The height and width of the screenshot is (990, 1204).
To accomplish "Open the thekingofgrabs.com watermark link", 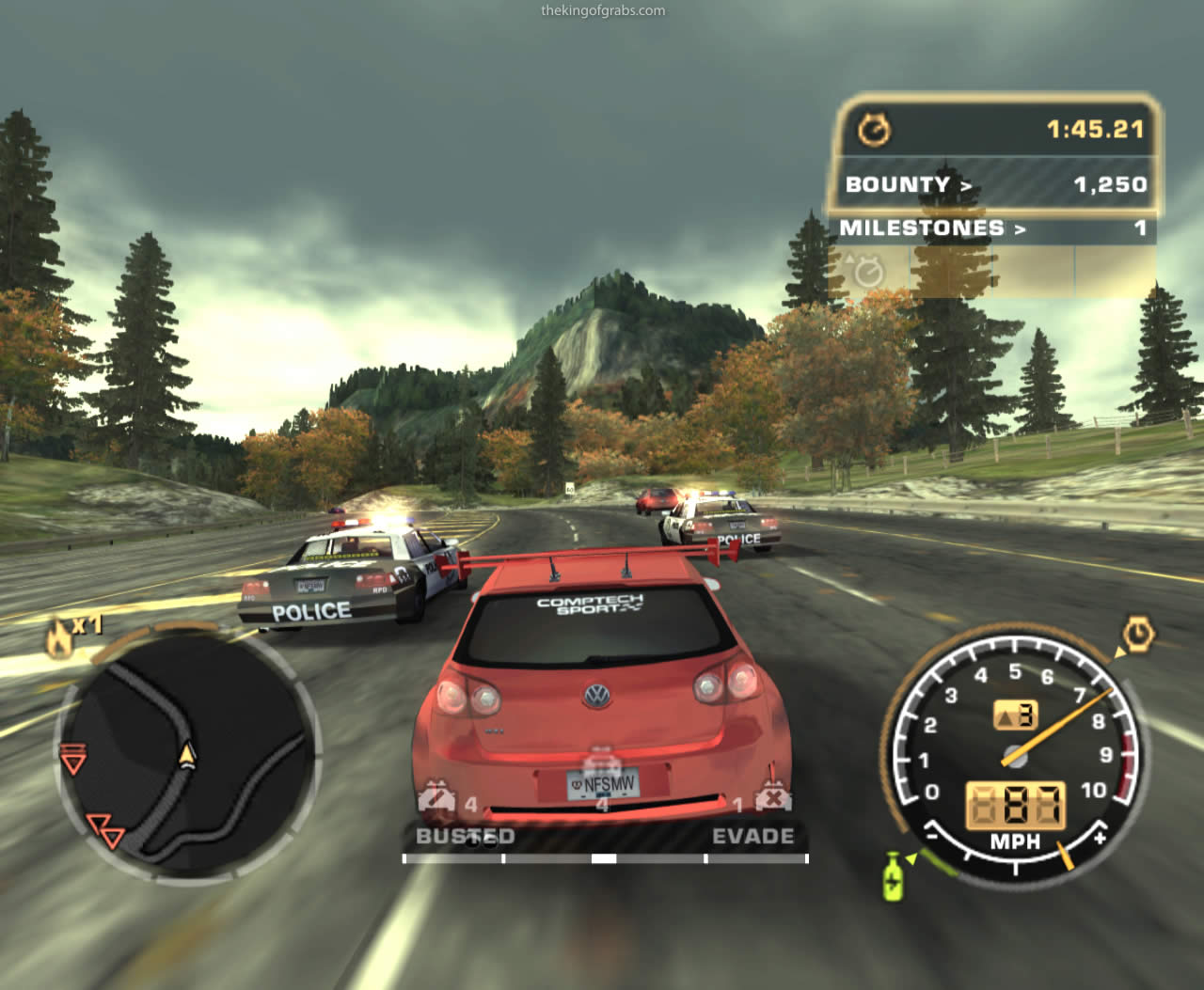I will click(603, 11).
